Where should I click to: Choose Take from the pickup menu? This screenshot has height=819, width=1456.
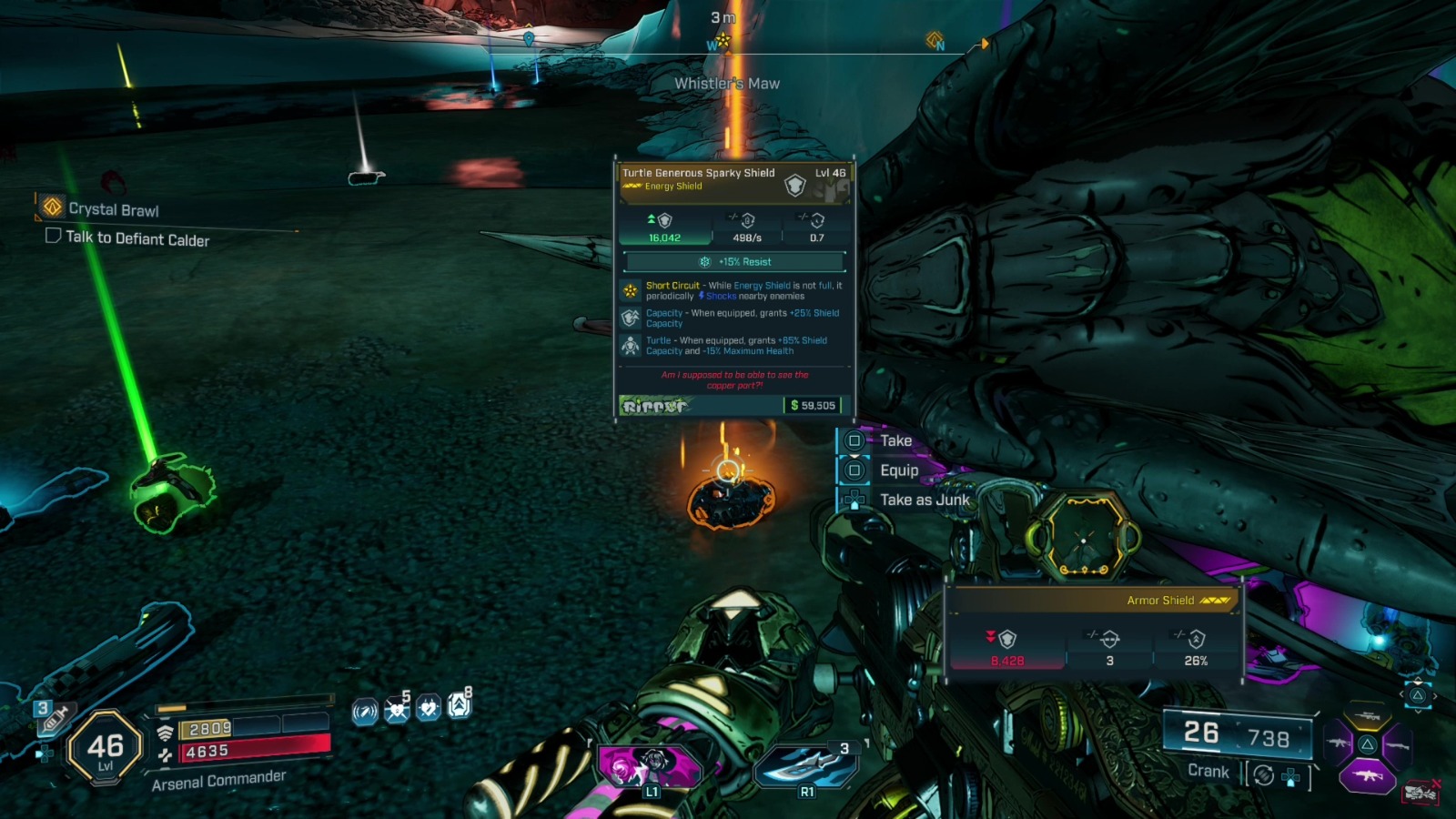tap(895, 440)
